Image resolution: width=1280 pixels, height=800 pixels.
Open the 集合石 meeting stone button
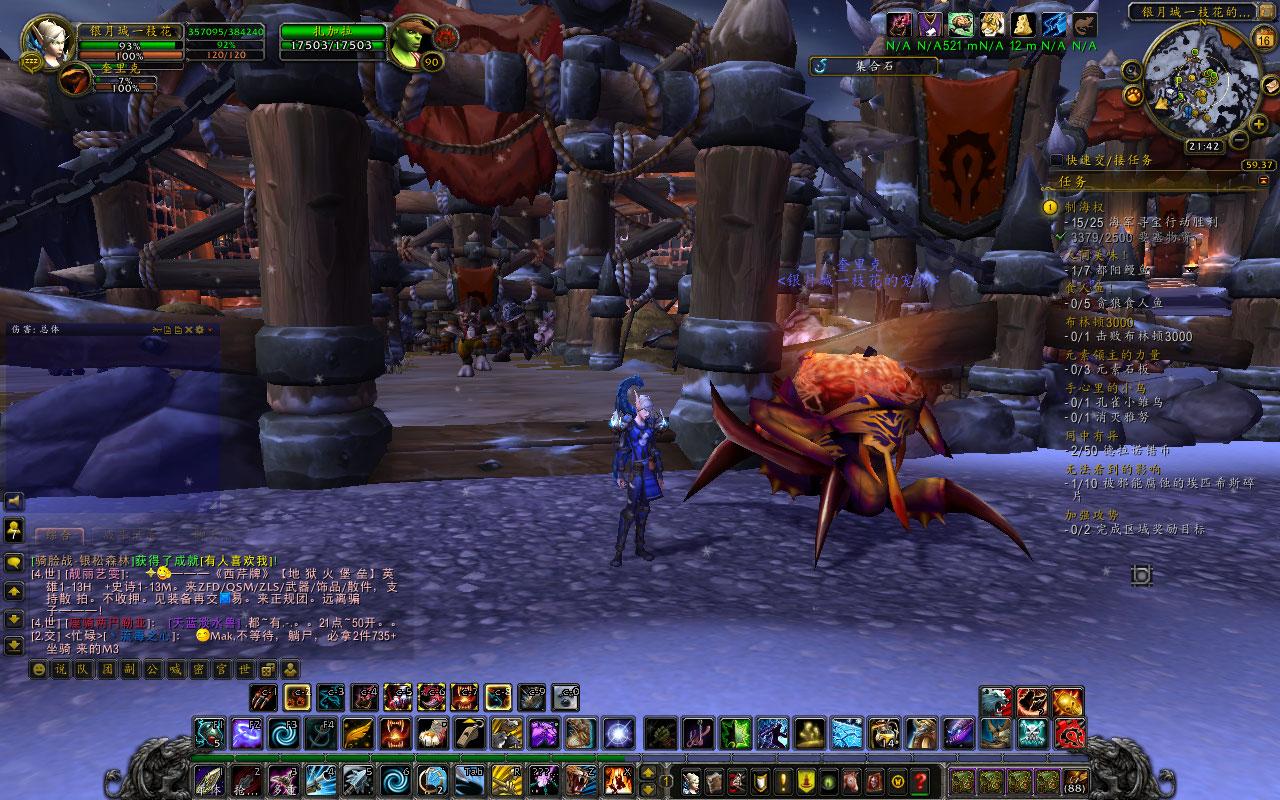click(x=873, y=66)
